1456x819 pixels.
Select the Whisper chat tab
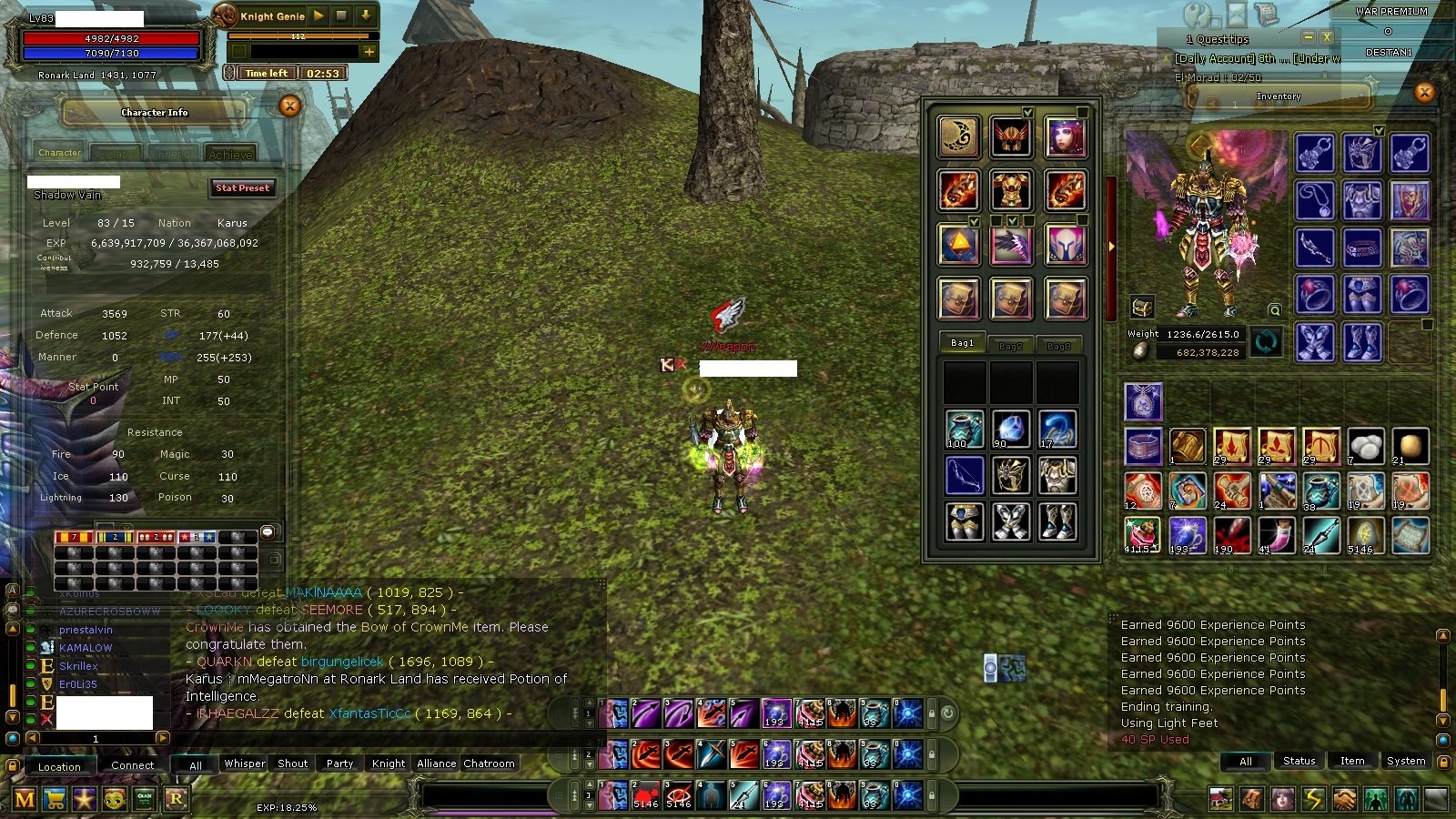point(245,763)
